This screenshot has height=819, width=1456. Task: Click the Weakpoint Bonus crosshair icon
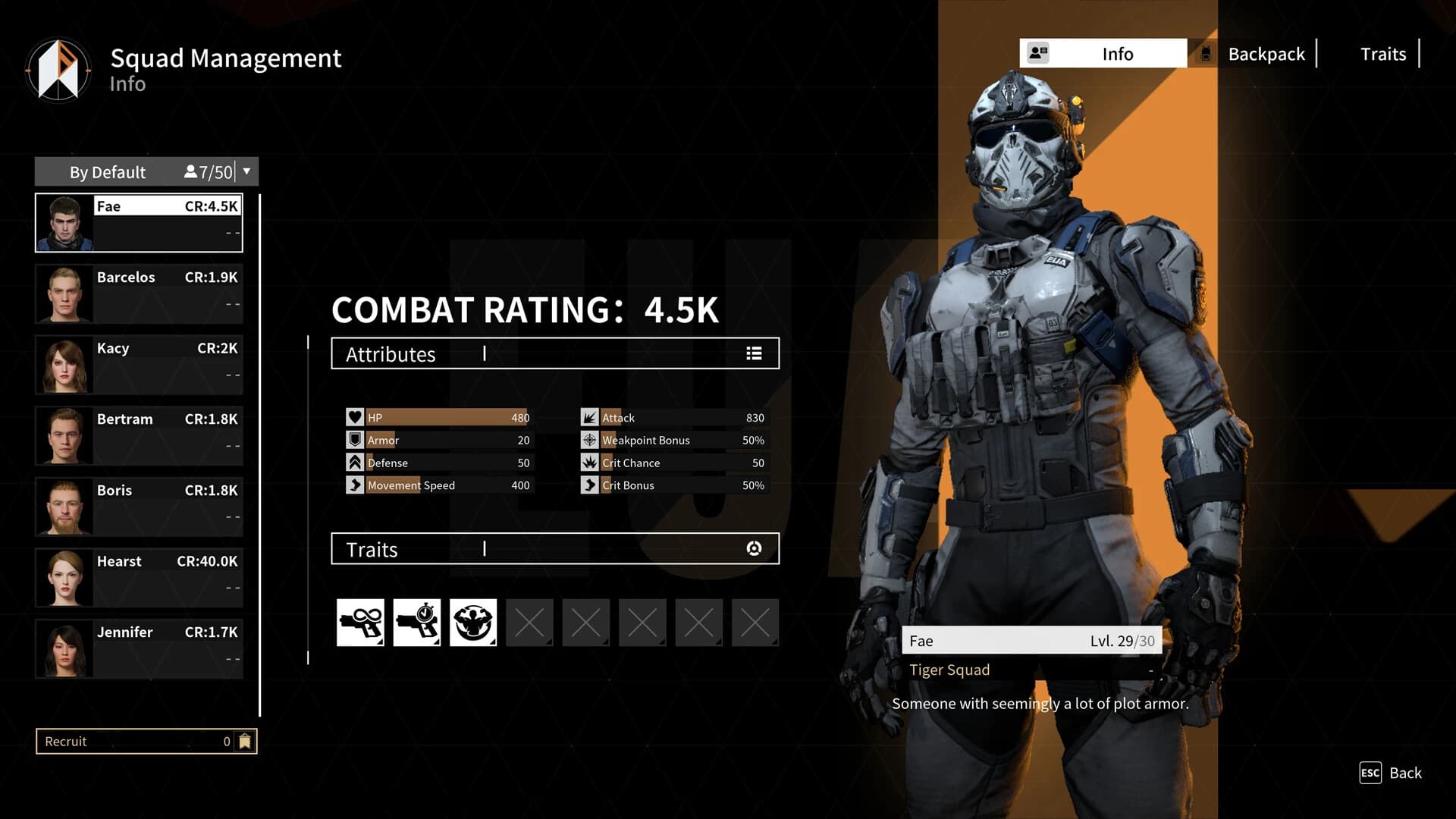[x=589, y=440]
